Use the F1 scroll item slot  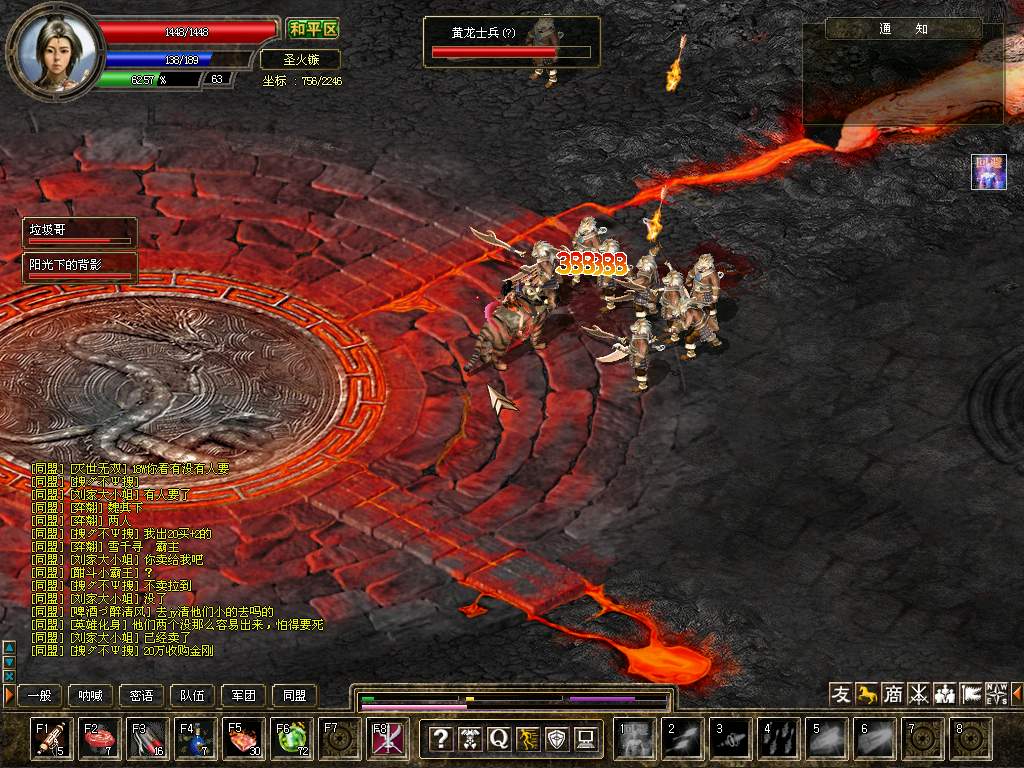pyautogui.click(x=51, y=738)
